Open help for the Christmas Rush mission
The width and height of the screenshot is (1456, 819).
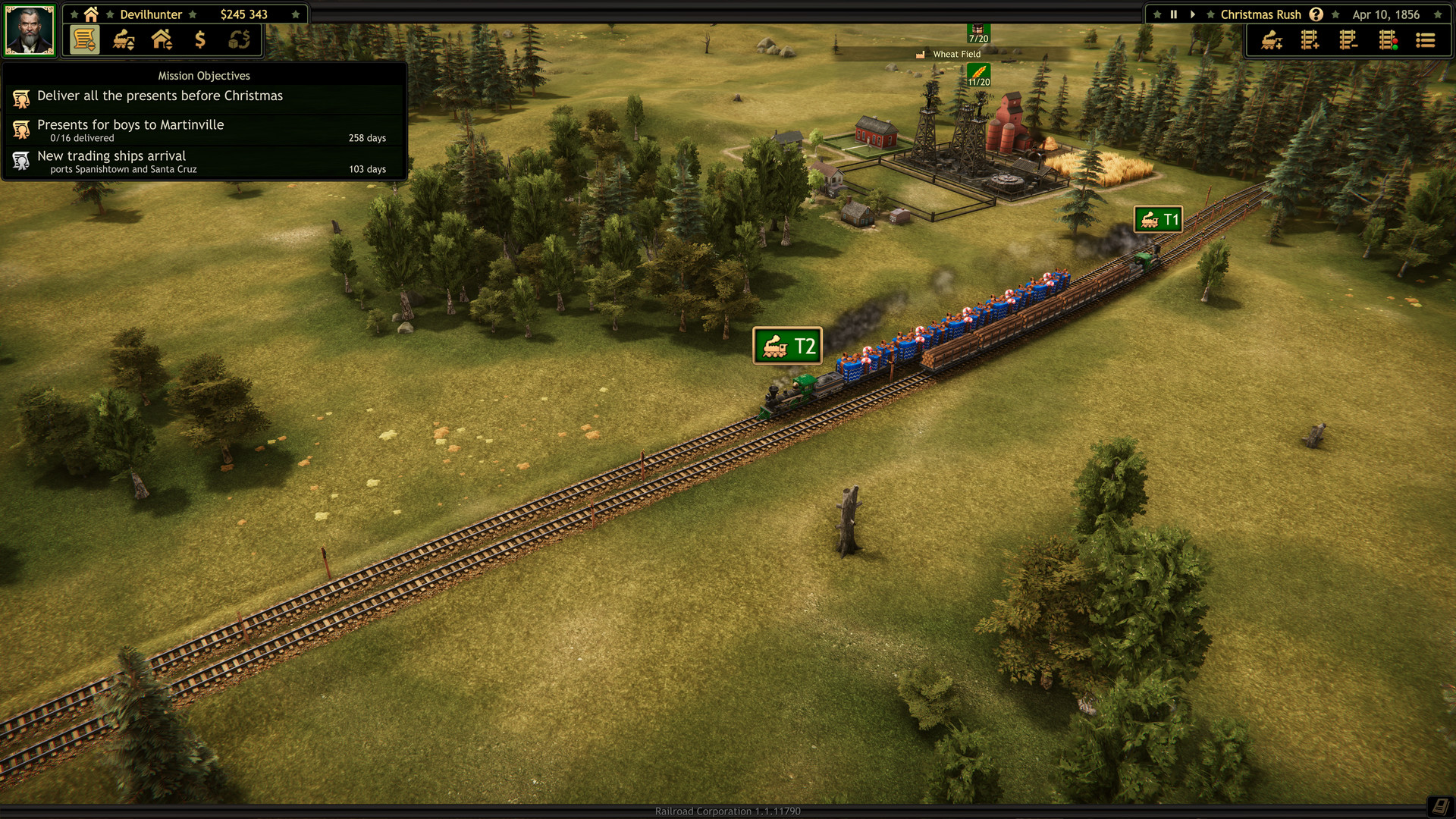(1317, 14)
